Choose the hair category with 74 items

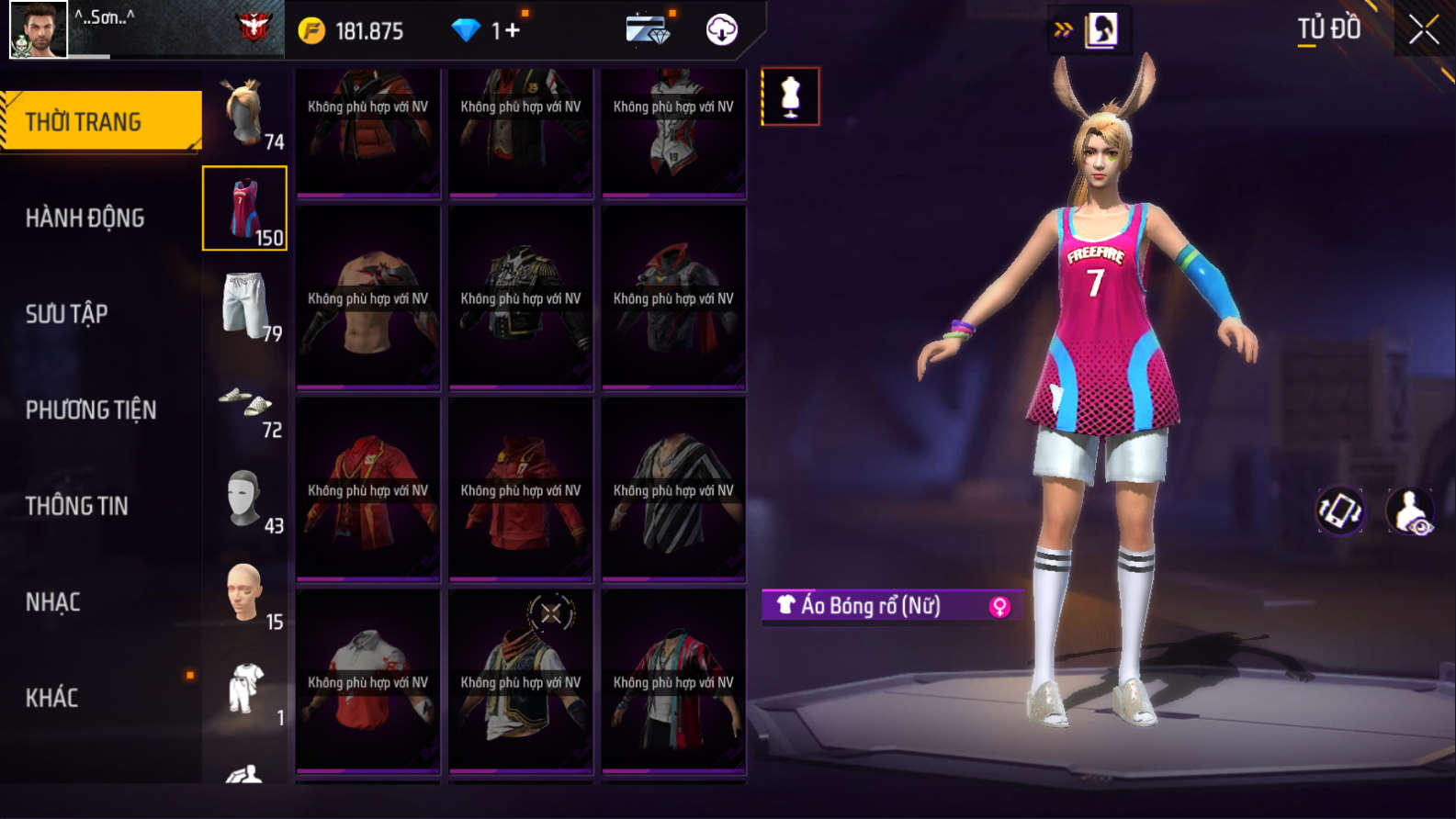[245, 113]
